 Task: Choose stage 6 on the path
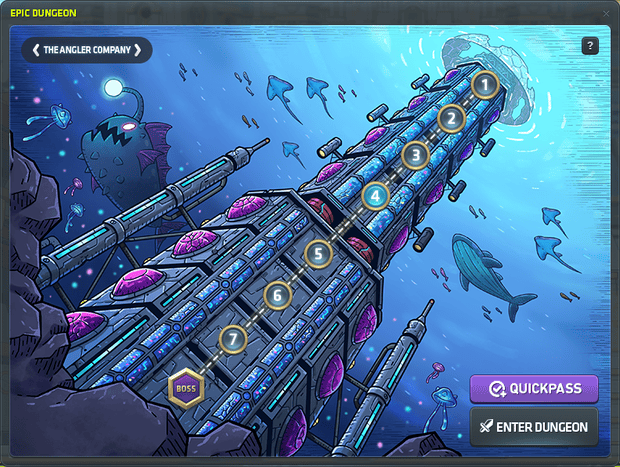[x=278, y=295]
